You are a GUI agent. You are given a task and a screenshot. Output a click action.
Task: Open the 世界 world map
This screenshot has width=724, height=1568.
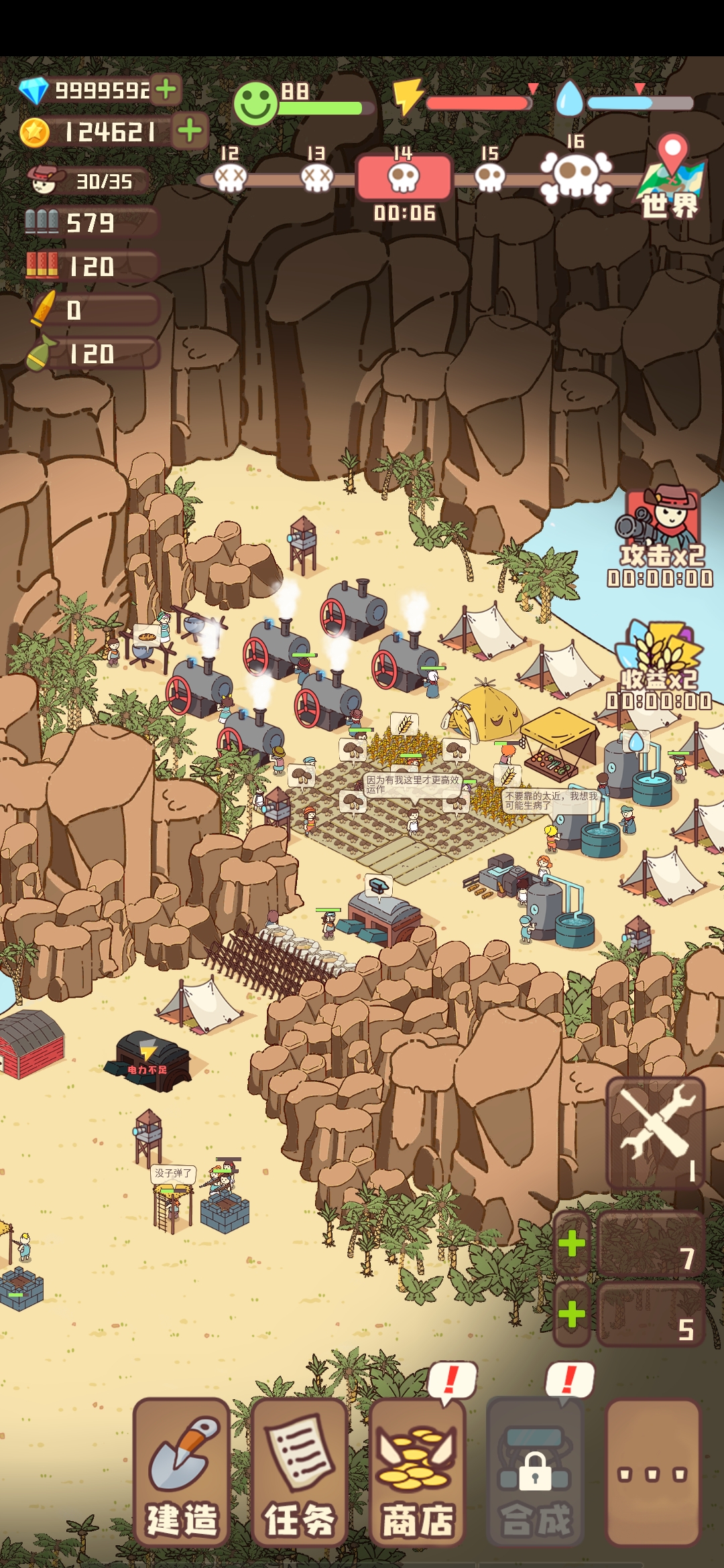coord(670,178)
